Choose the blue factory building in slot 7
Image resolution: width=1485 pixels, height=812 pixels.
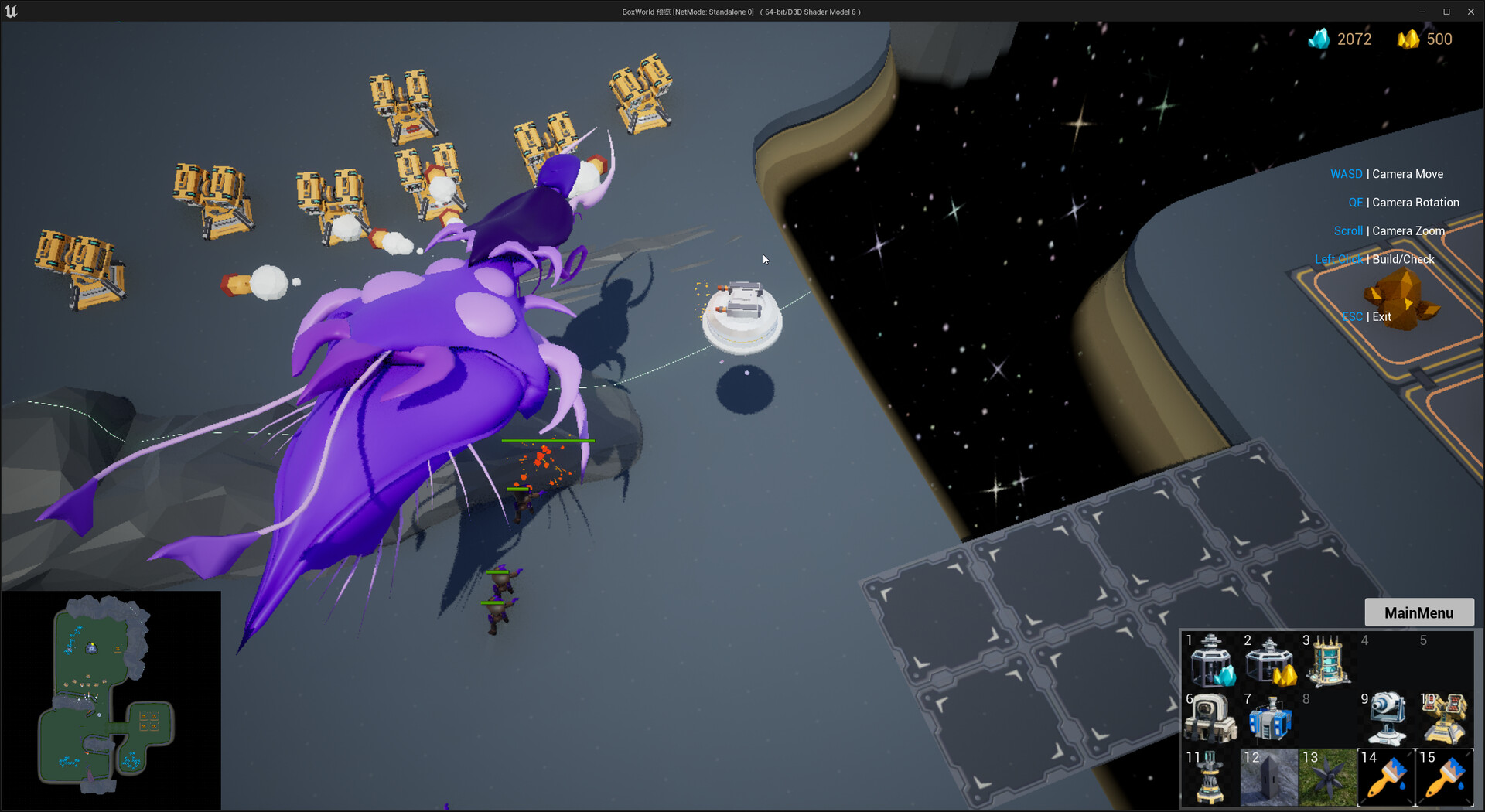pos(1269,719)
